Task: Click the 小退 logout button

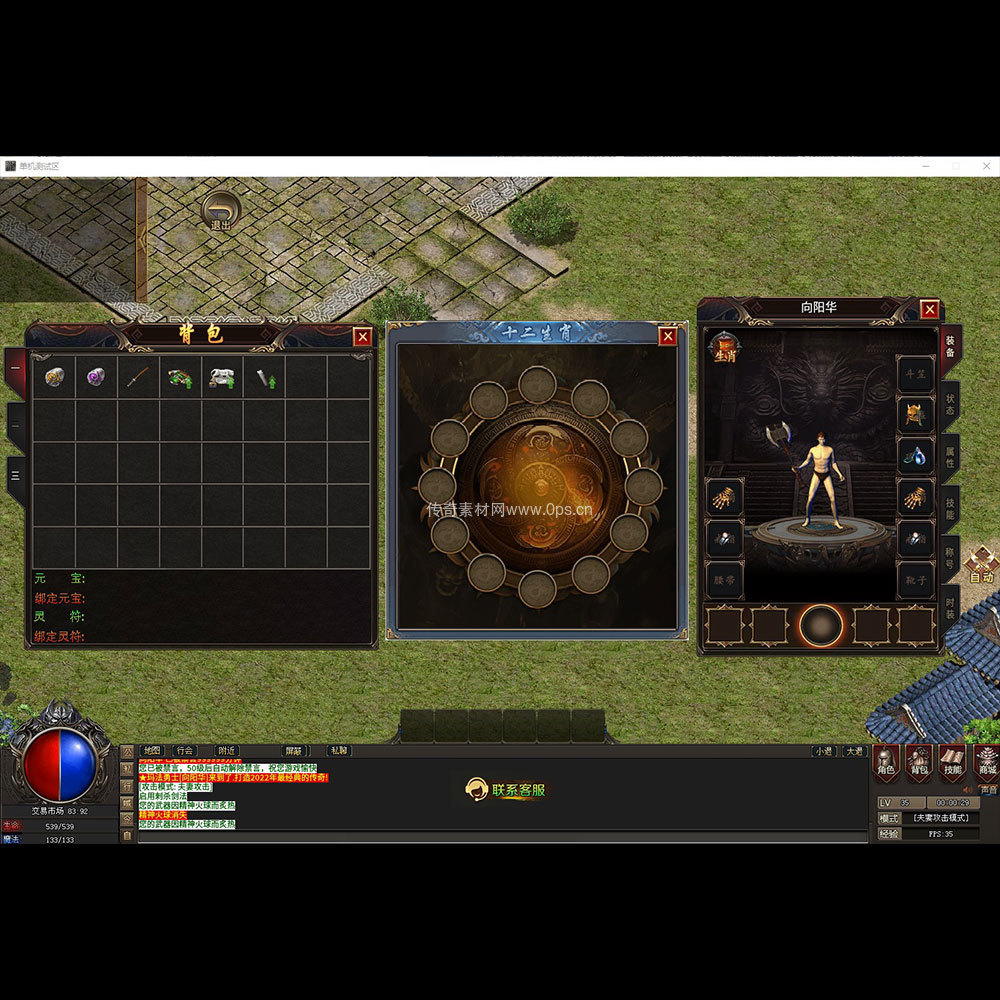Action: 823,750
